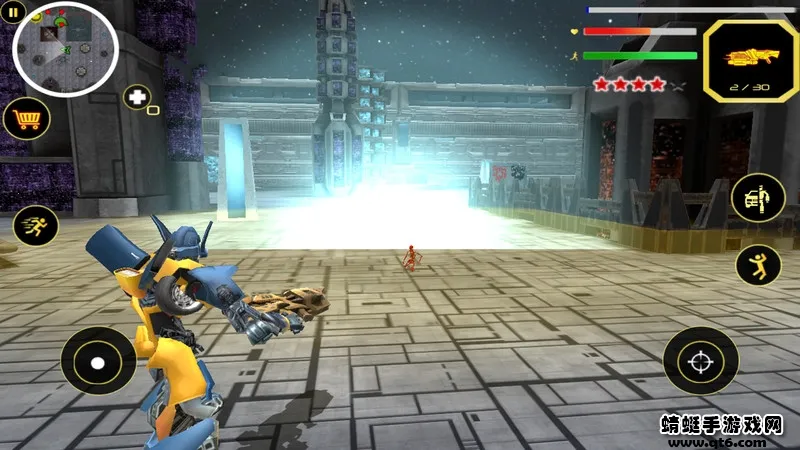The image size is (800, 450).
Task: Tap the virtual movement joystick
Action: point(98,360)
